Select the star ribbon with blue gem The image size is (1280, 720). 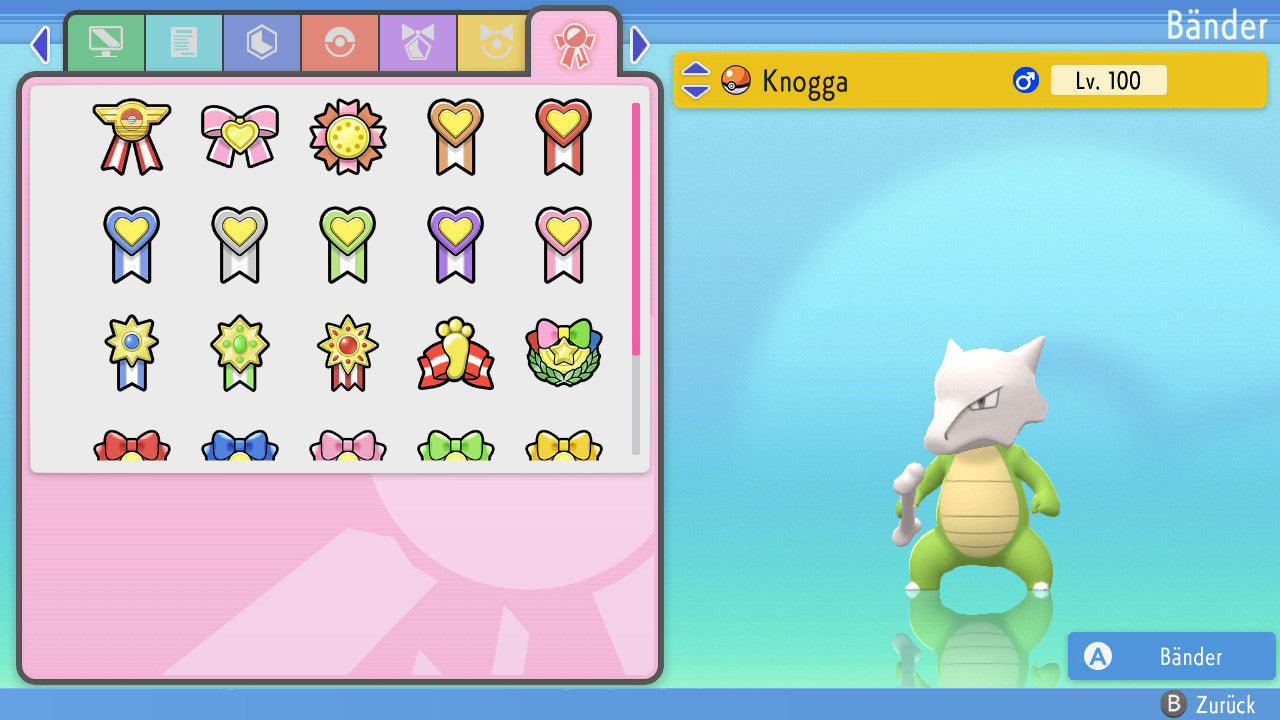click(x=132, y=353)
